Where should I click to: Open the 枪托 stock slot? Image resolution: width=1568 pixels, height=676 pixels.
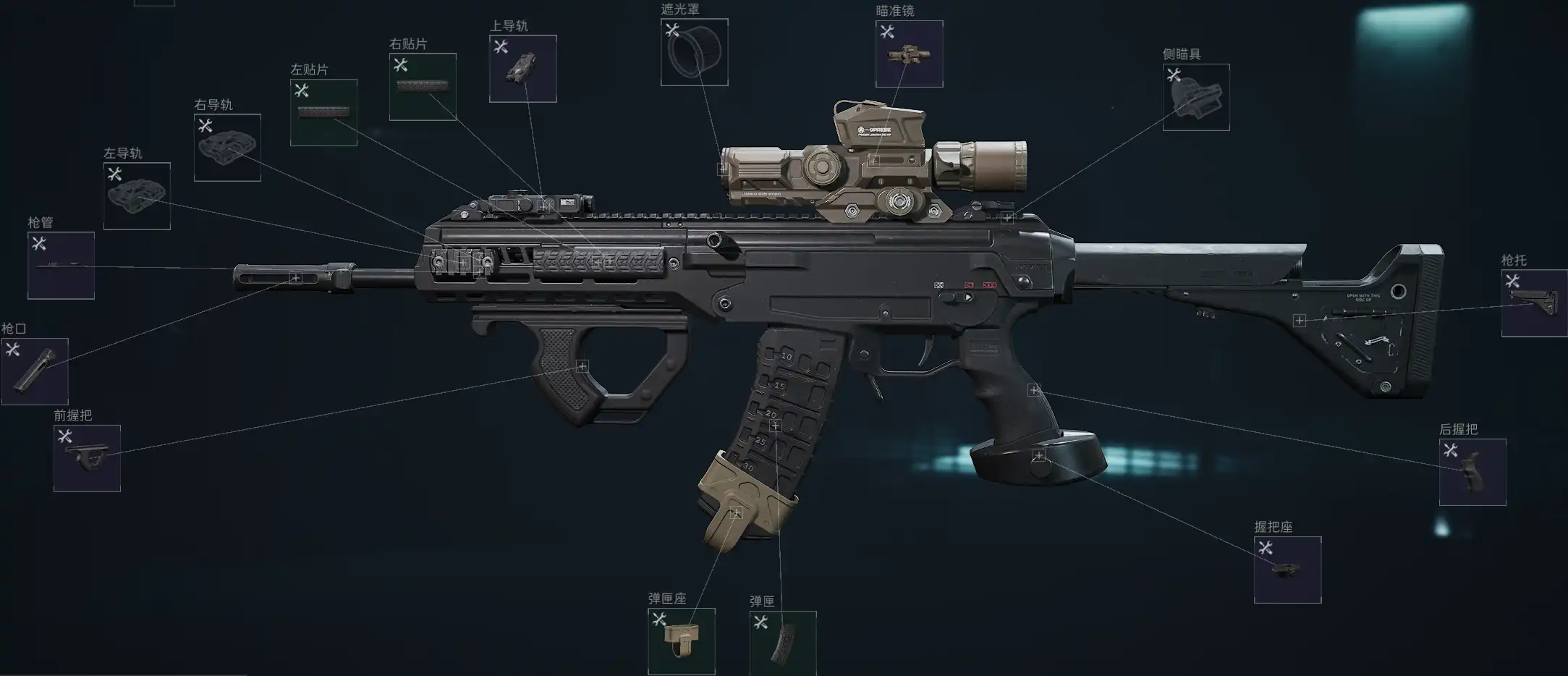click(x=1534, y=303)
